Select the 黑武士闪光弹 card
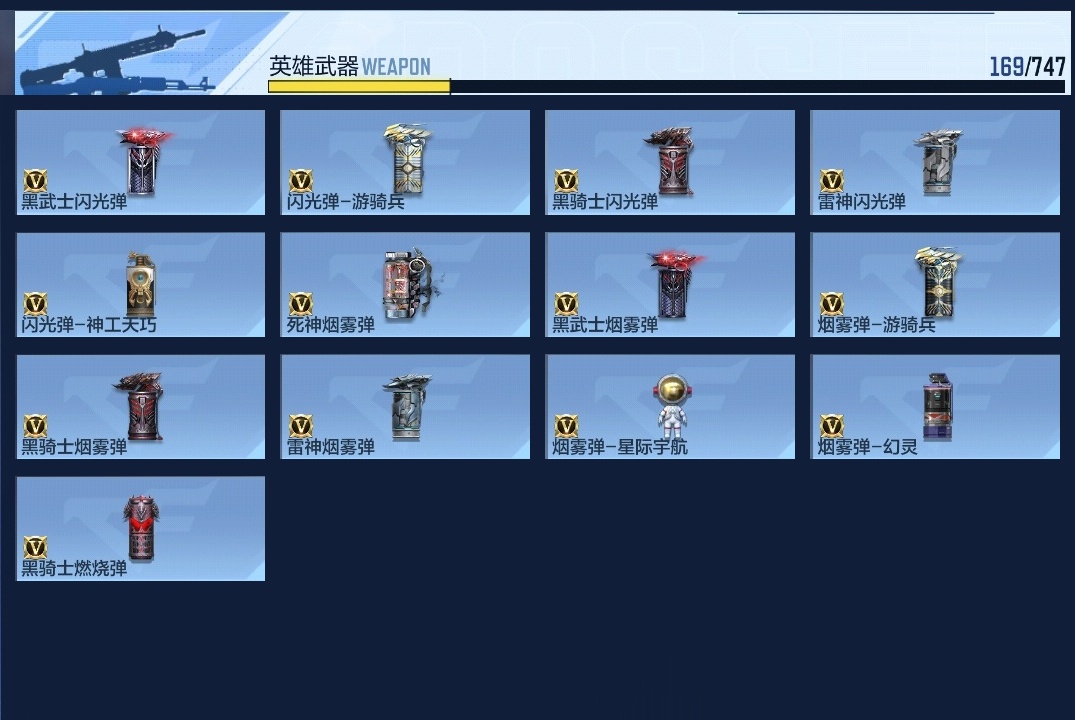This screenshot has width=1075, height=720. click(x=141, y=162)
